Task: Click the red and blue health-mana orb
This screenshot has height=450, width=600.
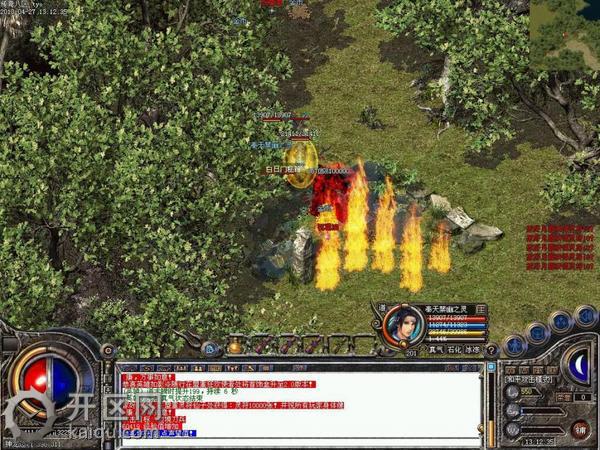Action: pos(50,383)
